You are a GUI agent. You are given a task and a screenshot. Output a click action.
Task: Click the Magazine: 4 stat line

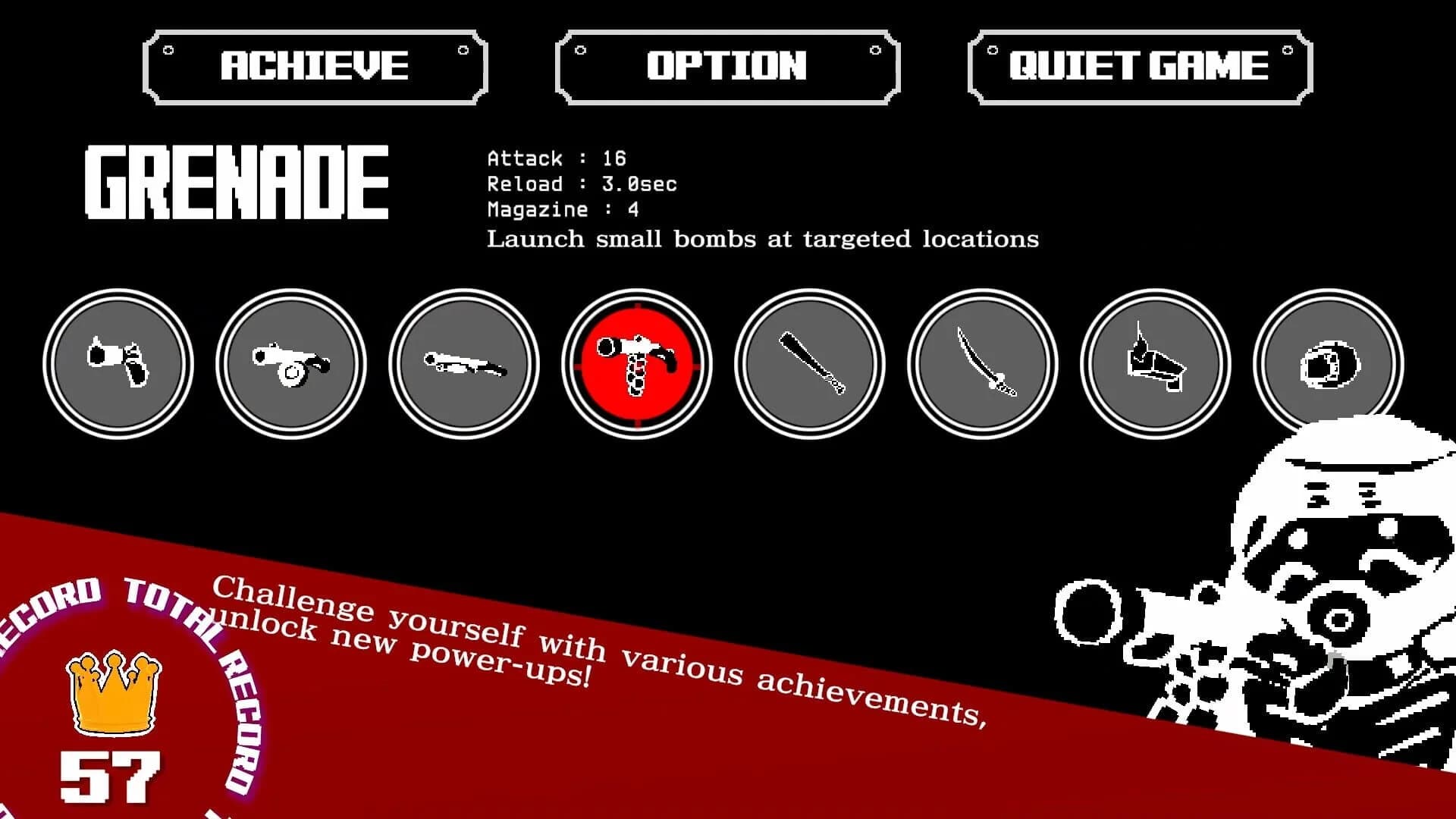coord(561,209)
